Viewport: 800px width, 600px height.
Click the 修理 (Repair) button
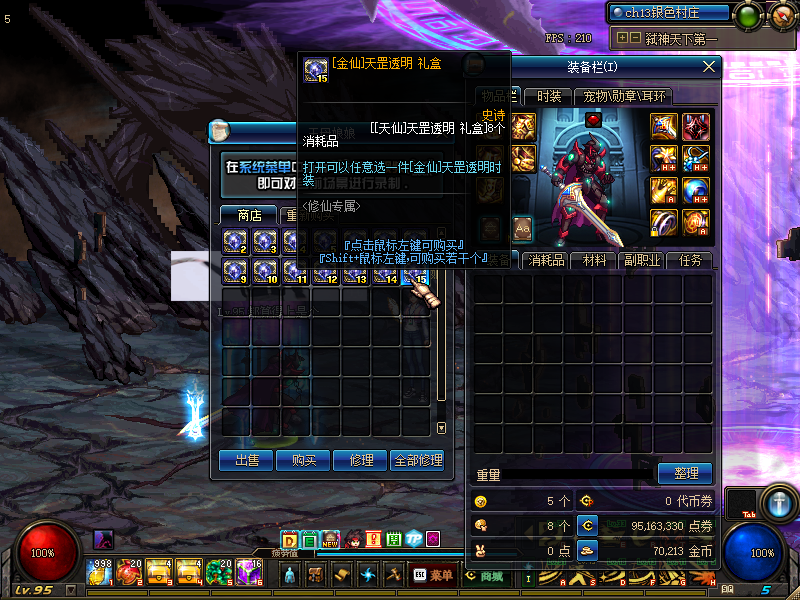click(361, 460)
